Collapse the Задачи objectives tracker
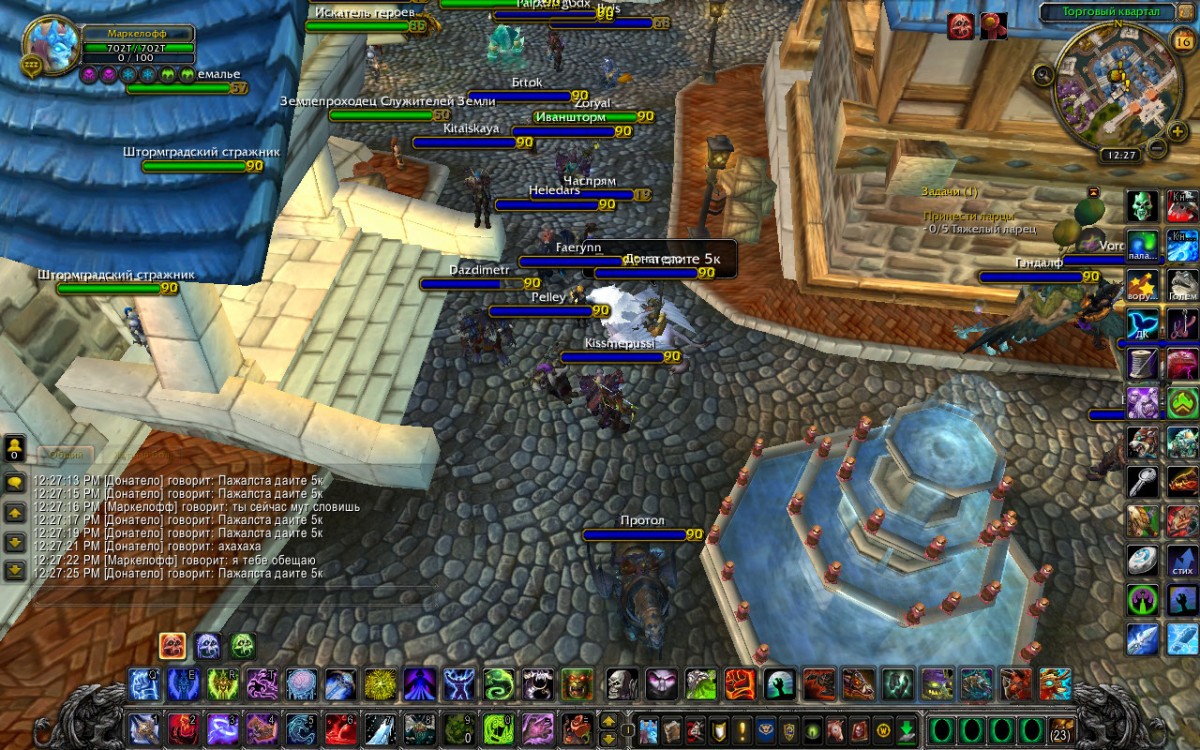Image resolution: width=1200 pixels, height=750 pixels. [x=1093, y=191]
